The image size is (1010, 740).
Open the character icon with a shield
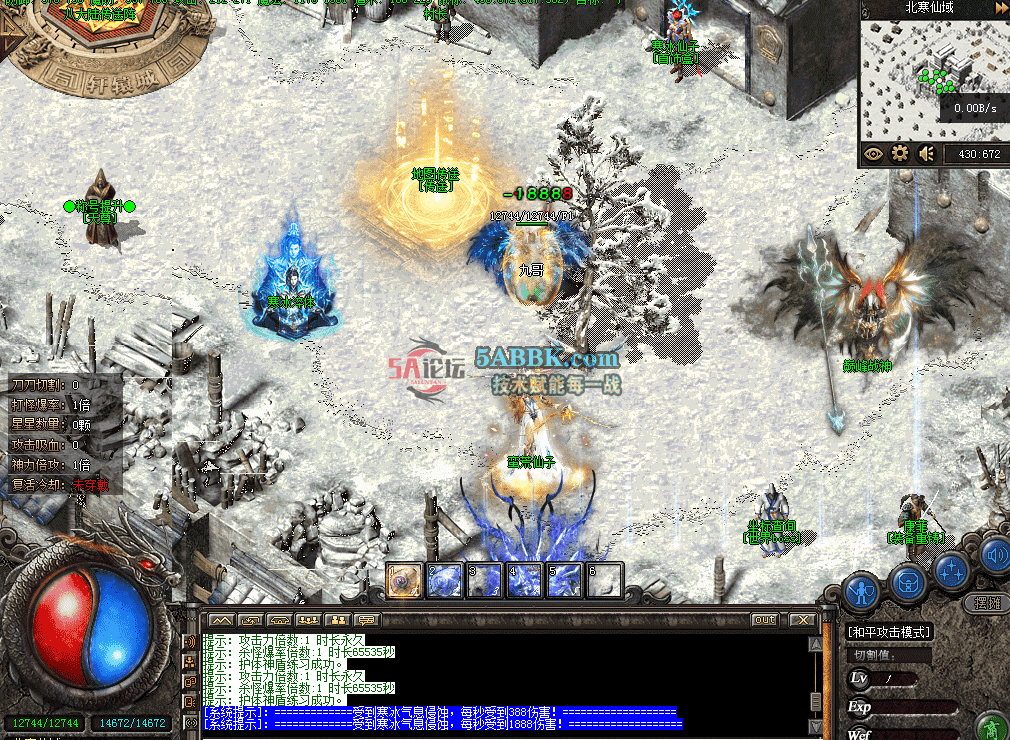tap(862, 592)
